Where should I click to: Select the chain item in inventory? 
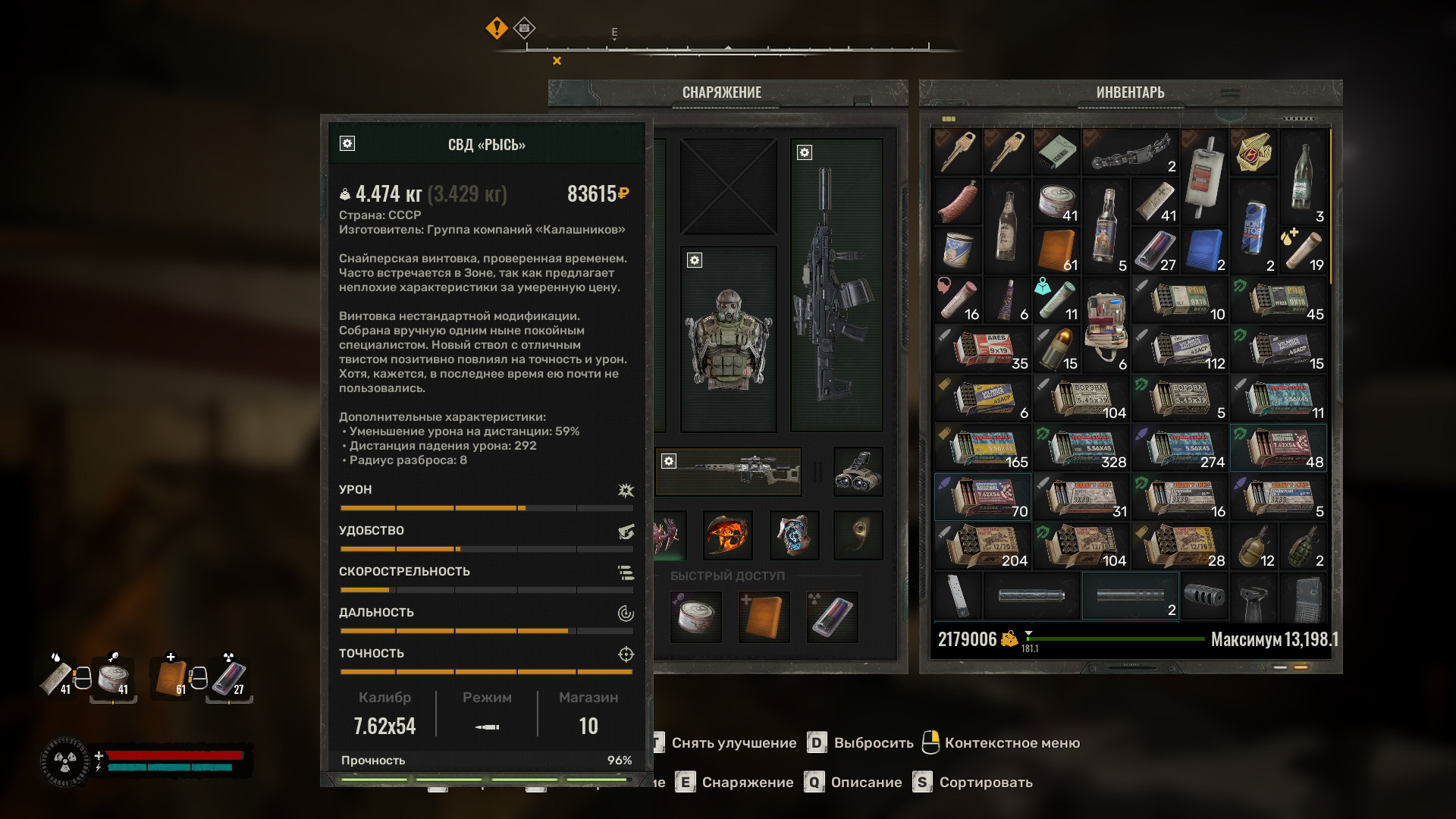[1130, 152]
